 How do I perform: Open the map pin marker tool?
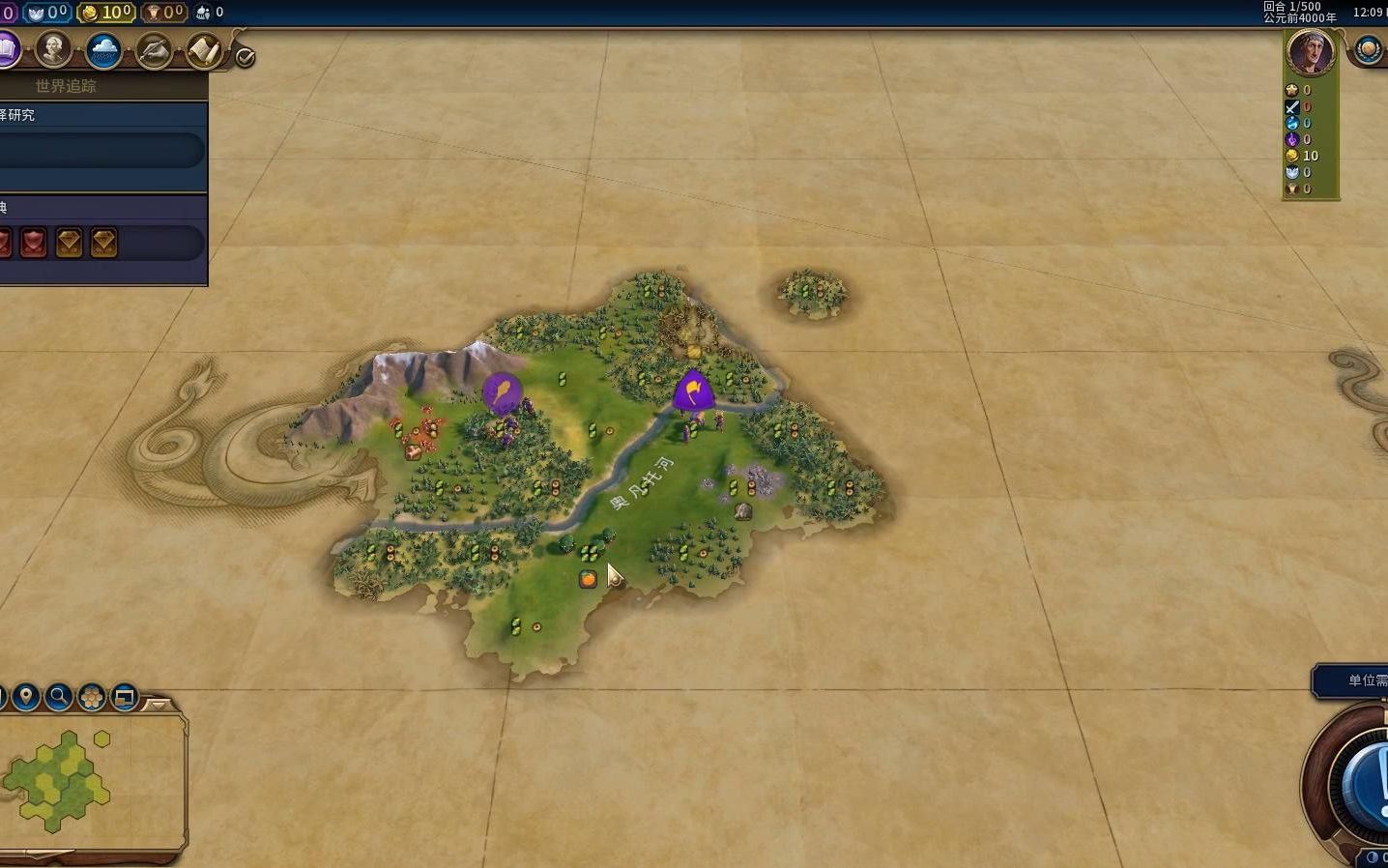pos(26,696)
